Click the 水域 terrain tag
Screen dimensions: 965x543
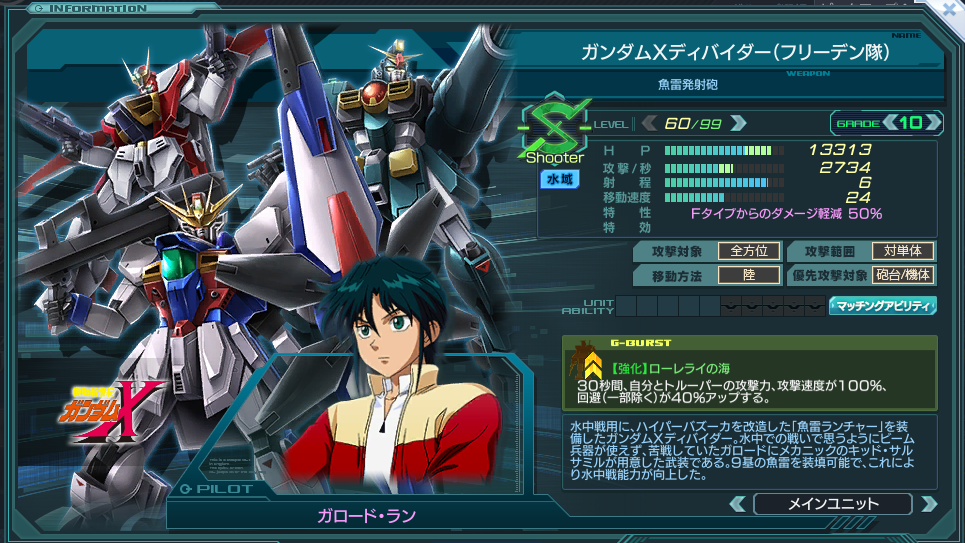(x=554, y=179)
